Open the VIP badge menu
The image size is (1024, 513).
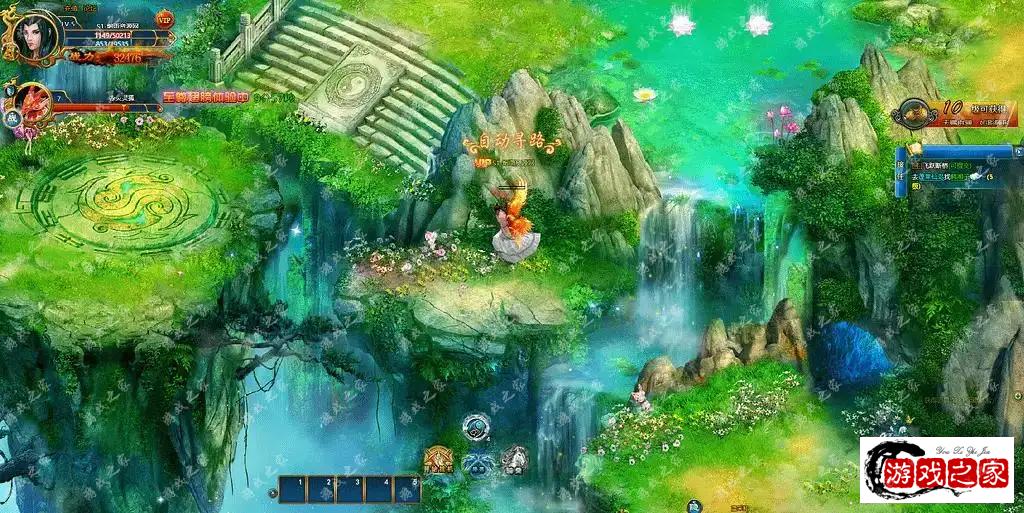(x=165, y=19)
